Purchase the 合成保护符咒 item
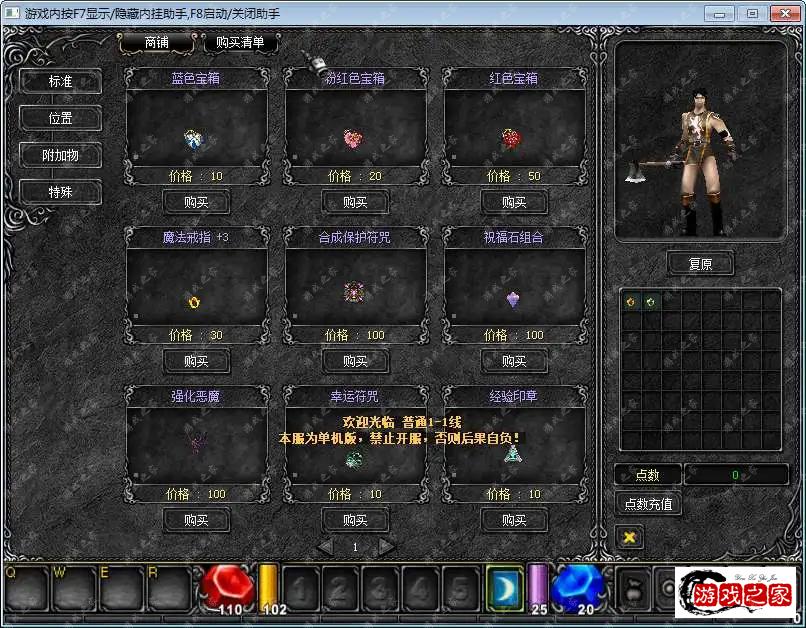Screen dimensions: 806x628 click(355, 361)
